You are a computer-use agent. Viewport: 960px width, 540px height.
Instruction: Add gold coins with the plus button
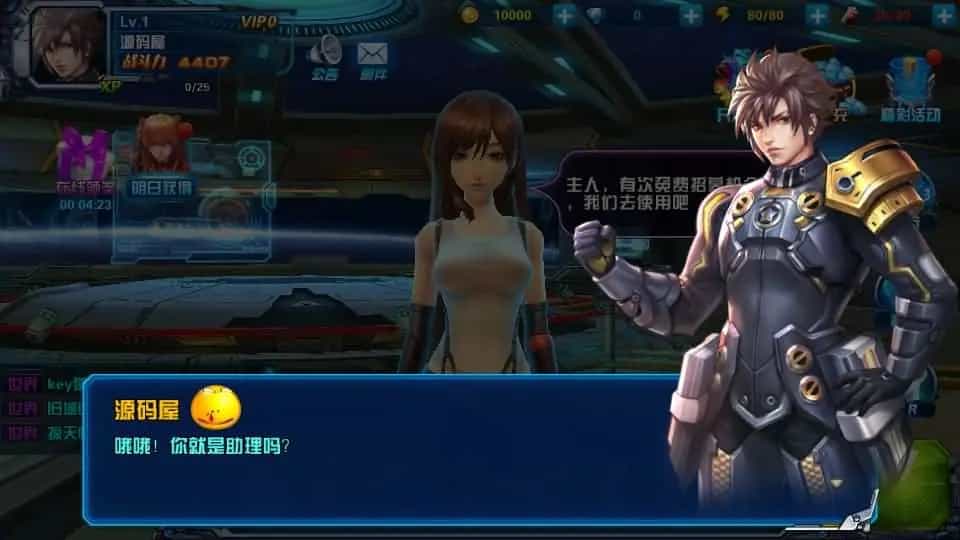[x=564, y=15]
